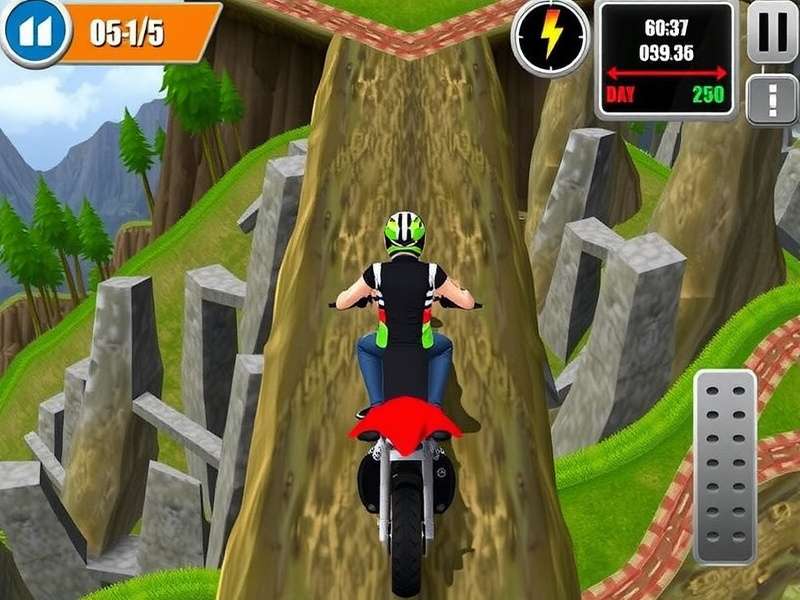Open the exclamation mark alert button
Image resolution: width=800 pixels, height=600 pixels.
tap(771, 100)
